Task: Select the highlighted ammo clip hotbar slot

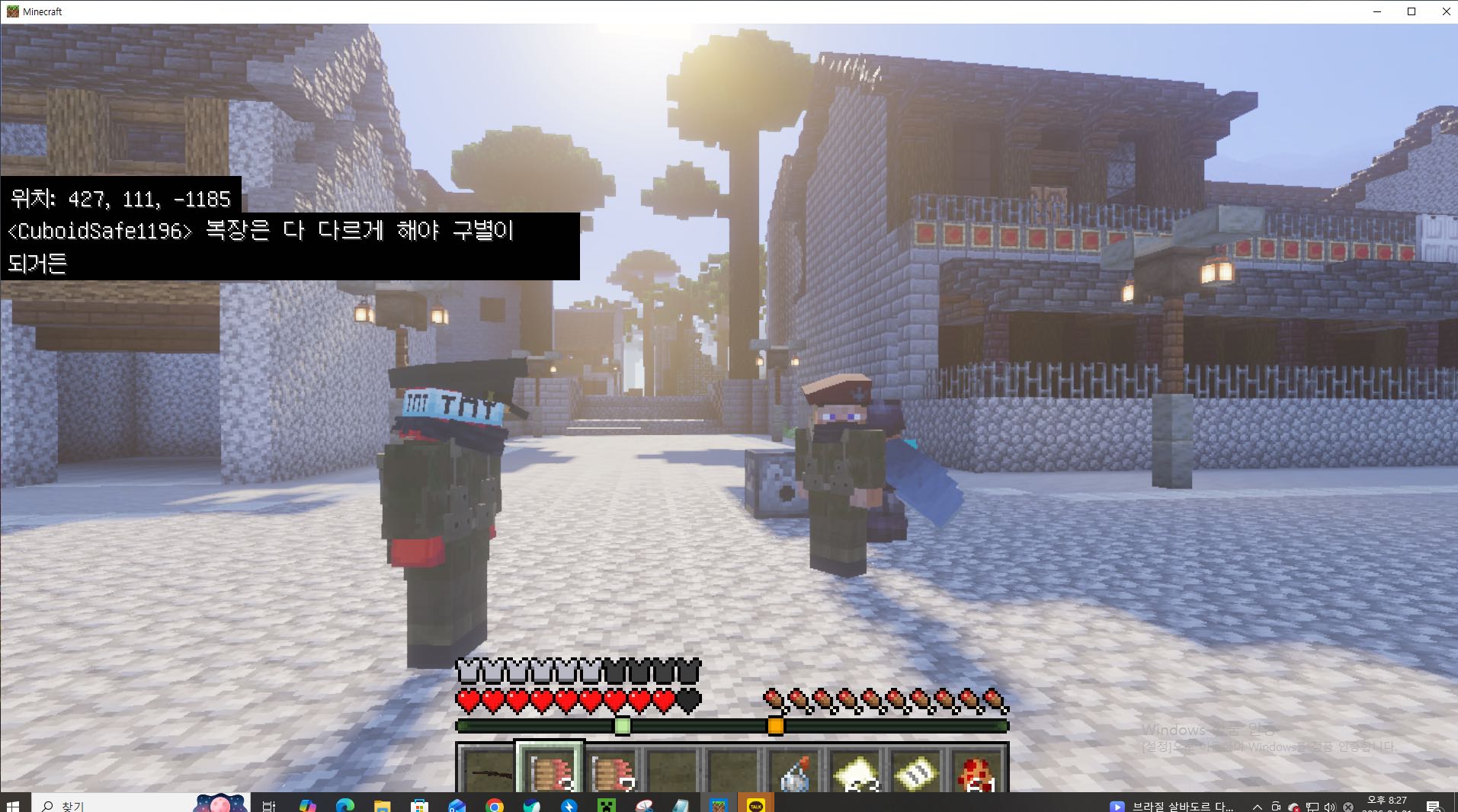Action: click(550, 771)
